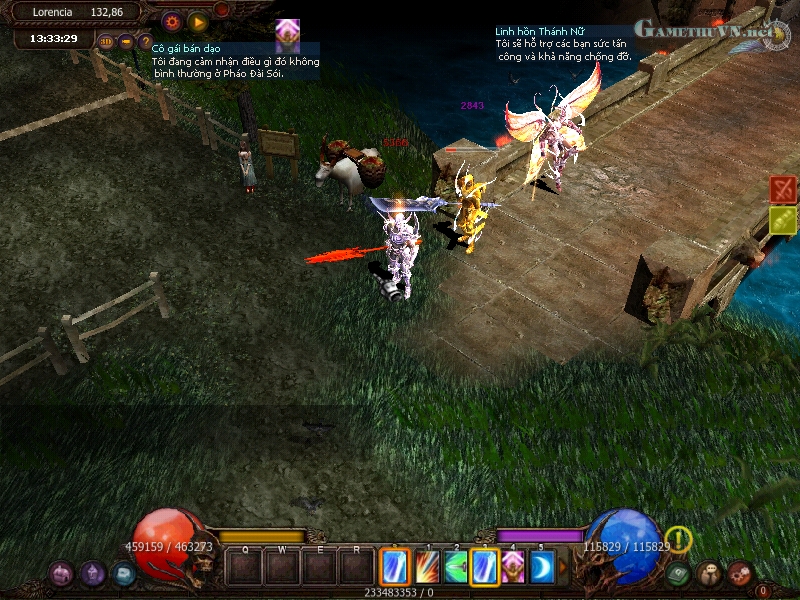Cast the pink figure buff skill

coord(513,567)
